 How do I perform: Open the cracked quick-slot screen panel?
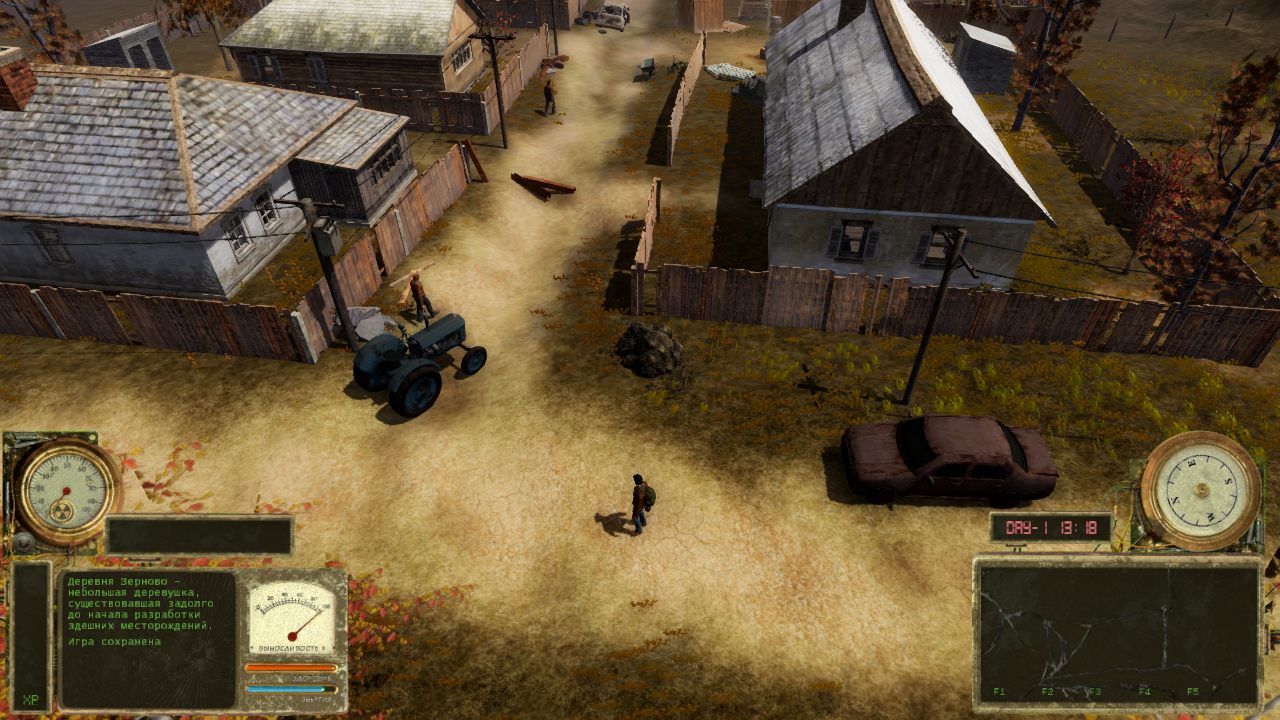[1117, 631]
